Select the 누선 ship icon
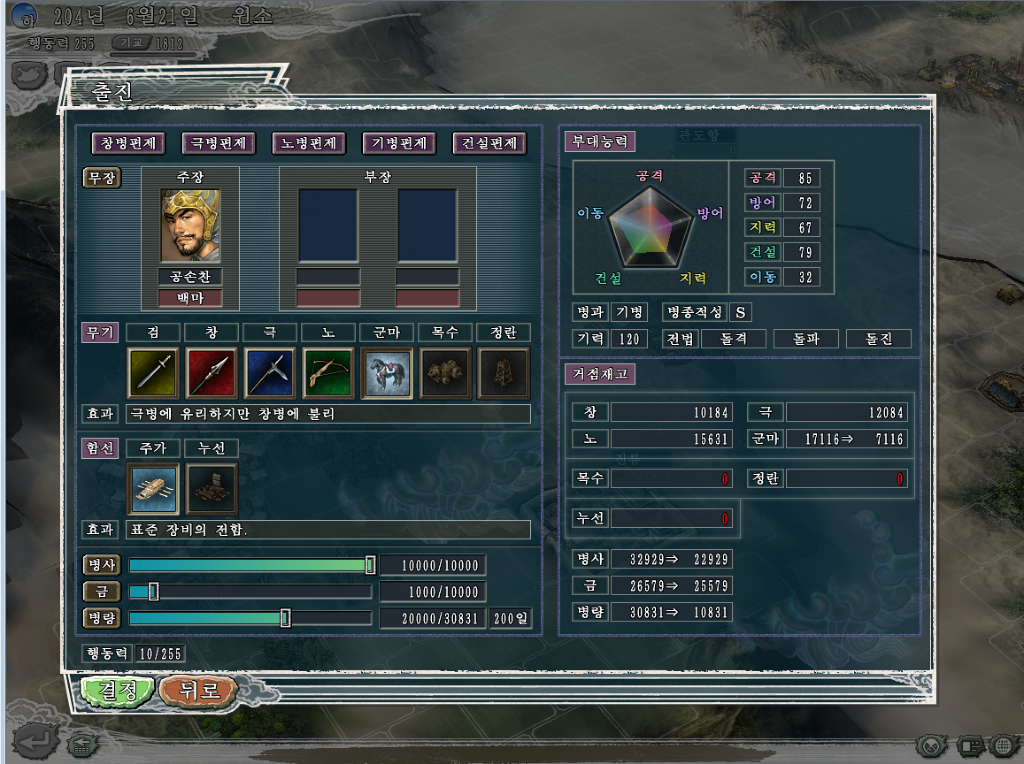 click(211, 488)
